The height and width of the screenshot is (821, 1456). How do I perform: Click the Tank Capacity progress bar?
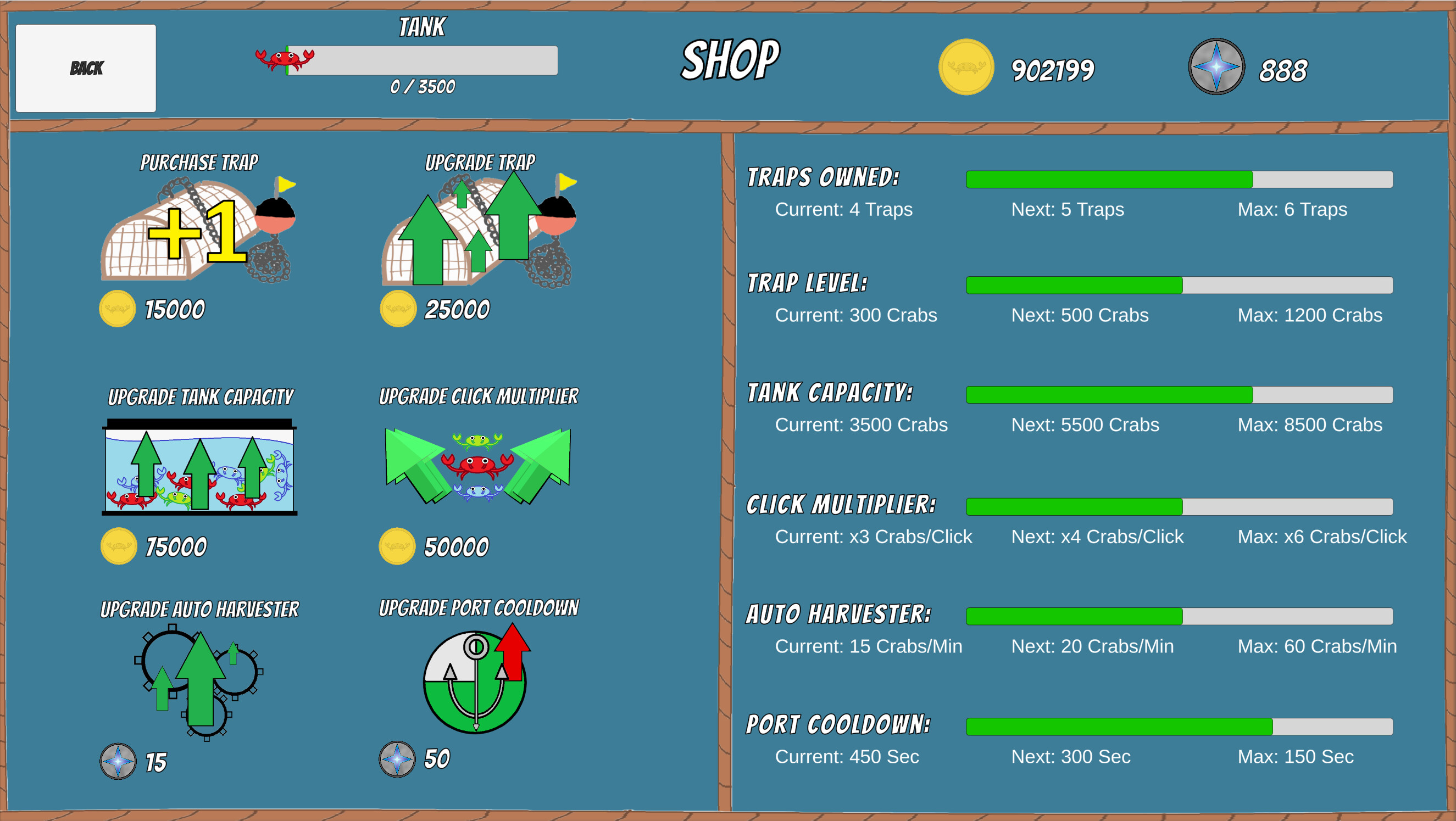(1179, 395)
